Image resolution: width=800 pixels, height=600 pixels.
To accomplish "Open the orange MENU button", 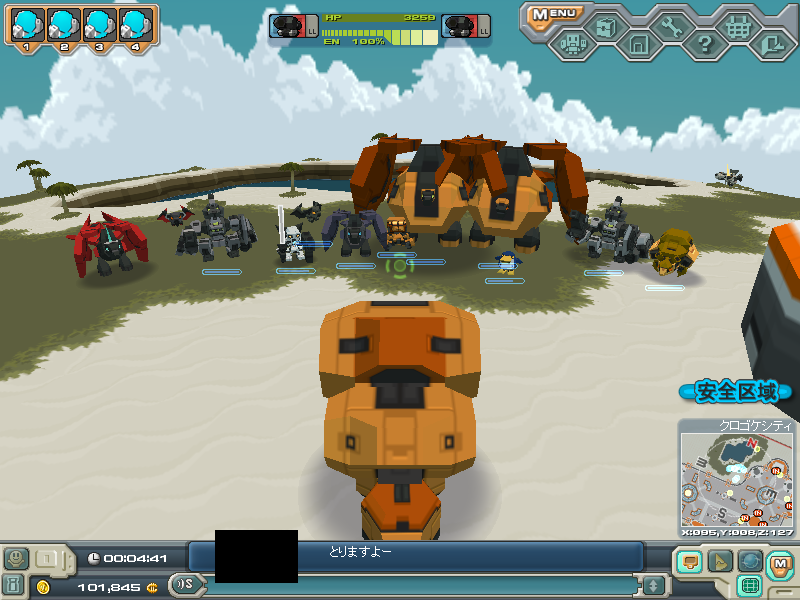I will pos(554,14).
